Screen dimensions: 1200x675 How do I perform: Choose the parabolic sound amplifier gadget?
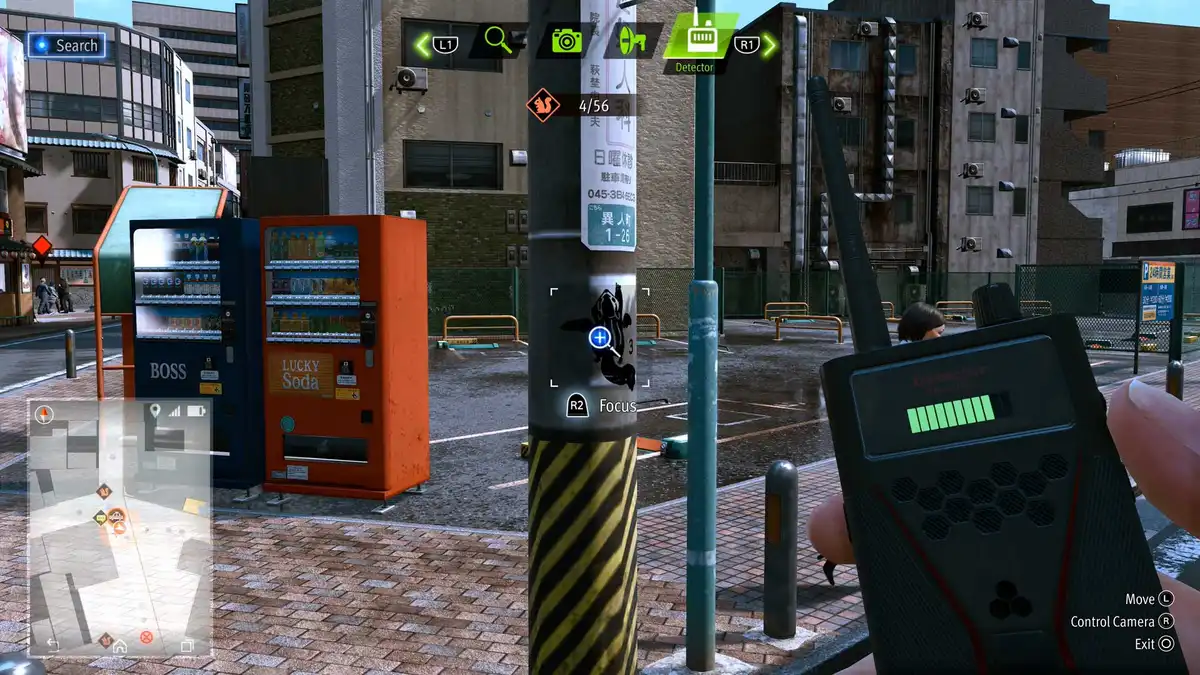coord(632,41)
